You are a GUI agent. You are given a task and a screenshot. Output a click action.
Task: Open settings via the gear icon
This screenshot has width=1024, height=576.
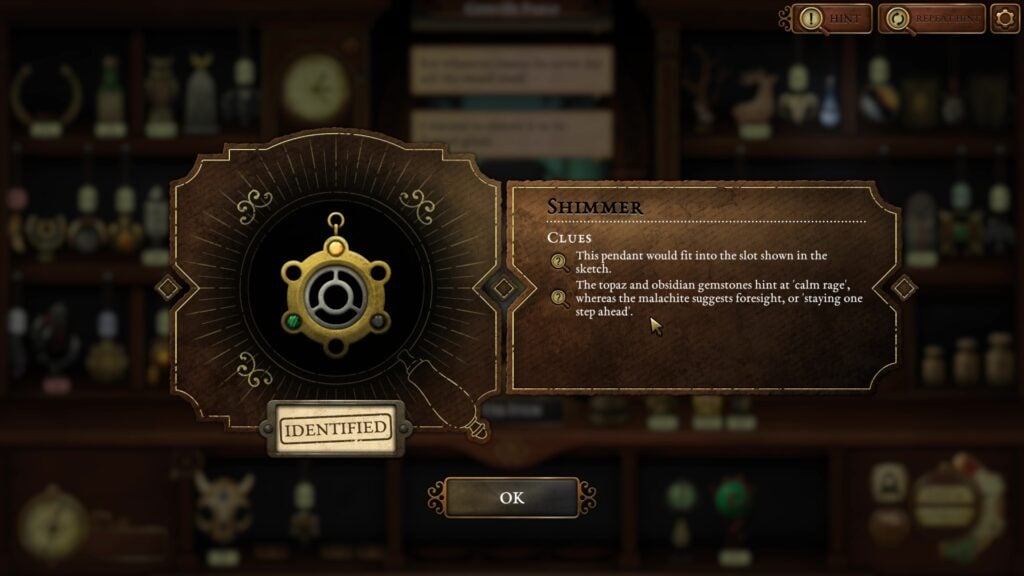click(1004, 18)
